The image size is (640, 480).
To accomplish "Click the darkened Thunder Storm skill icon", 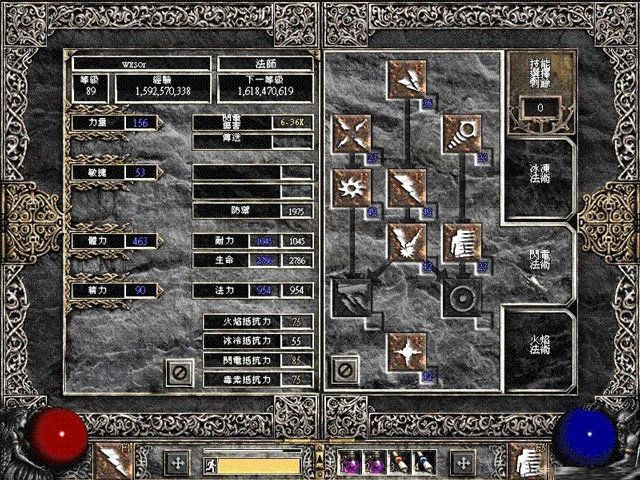I will point(353,297).
